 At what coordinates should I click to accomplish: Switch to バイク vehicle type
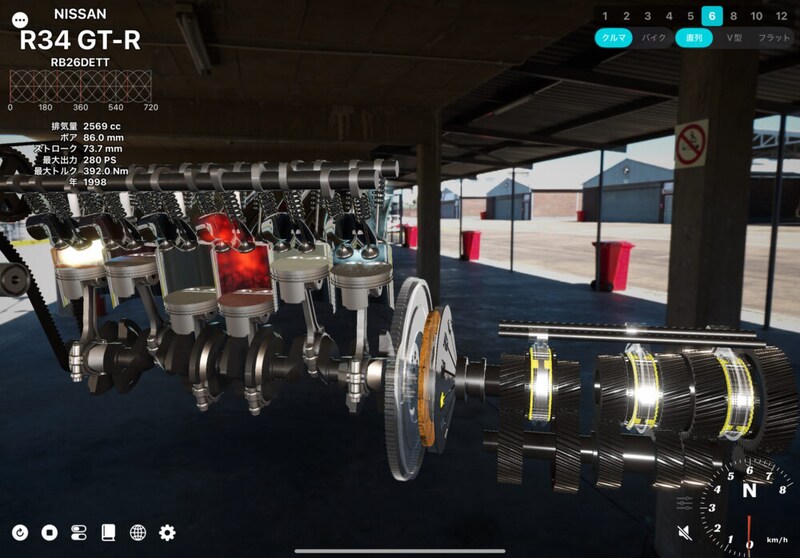click(653, 38)
